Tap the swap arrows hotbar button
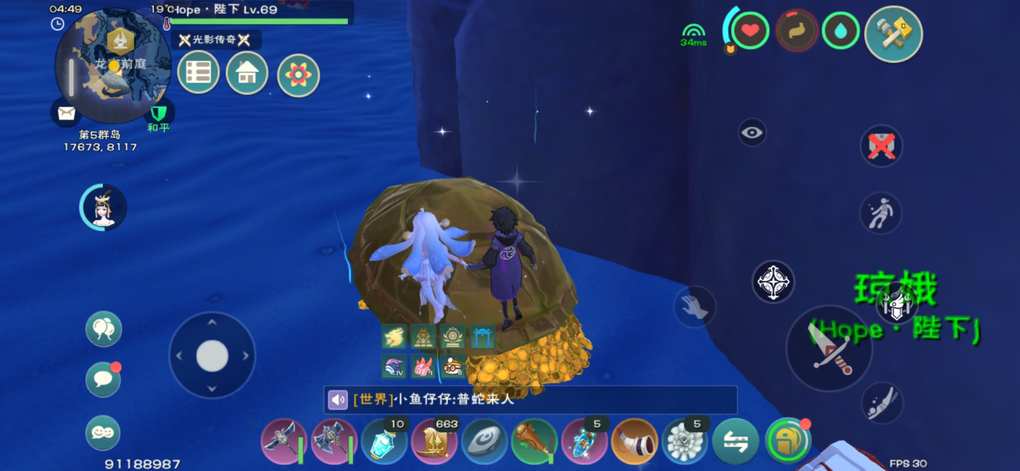1020x471 pixels. point(735,441)
